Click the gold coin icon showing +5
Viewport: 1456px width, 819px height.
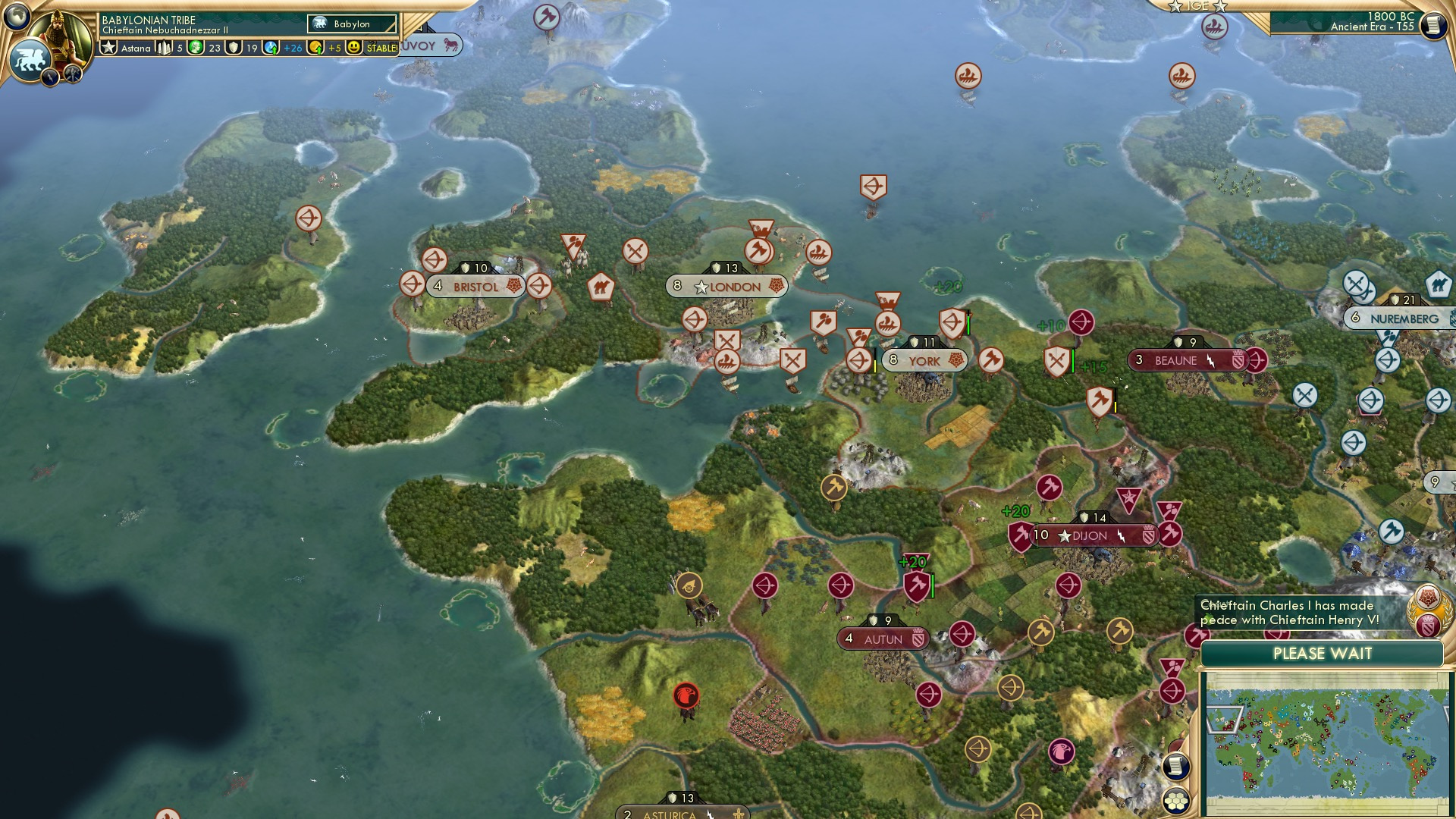point(317,46)
